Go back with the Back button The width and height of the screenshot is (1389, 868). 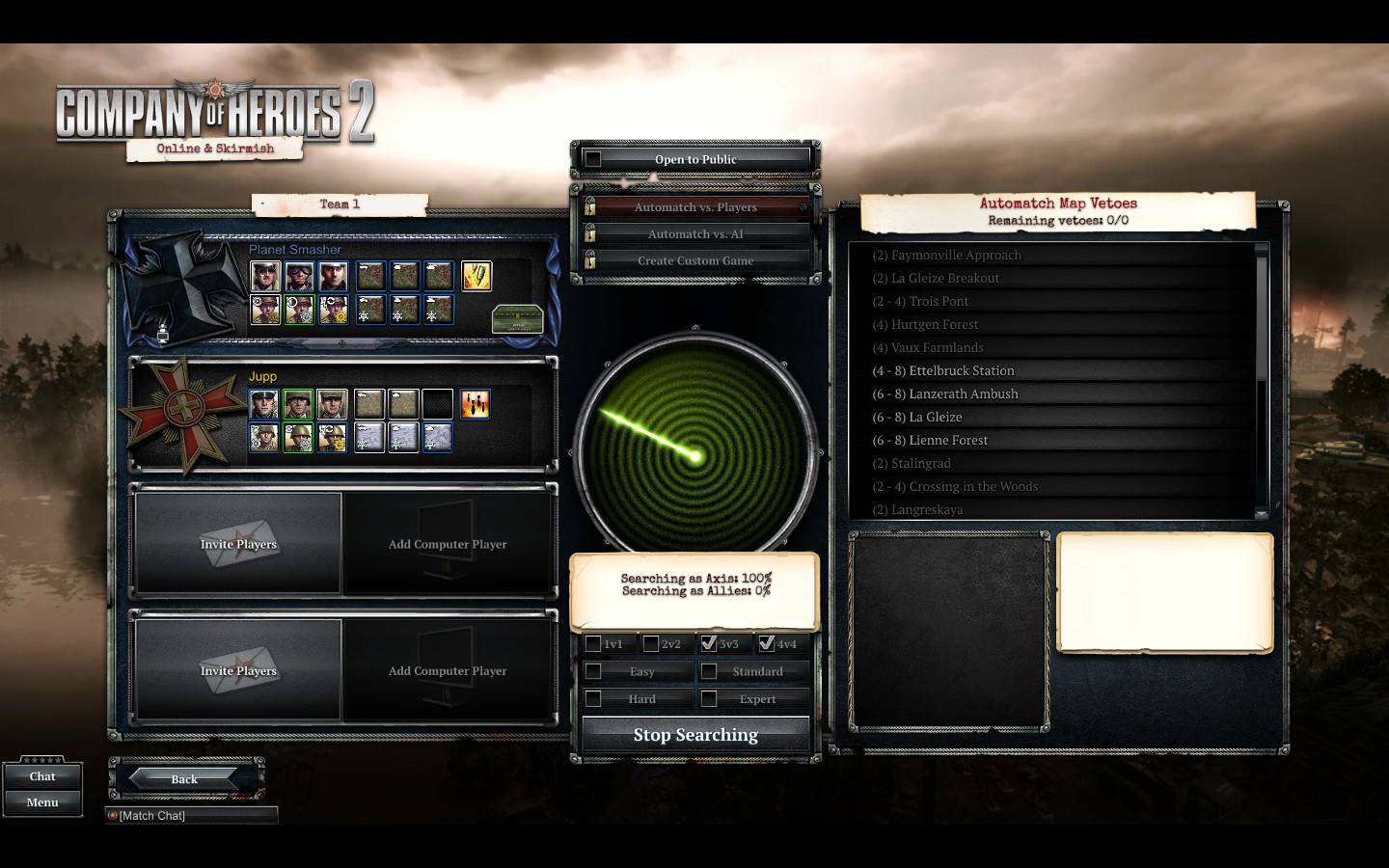point(184,778)
